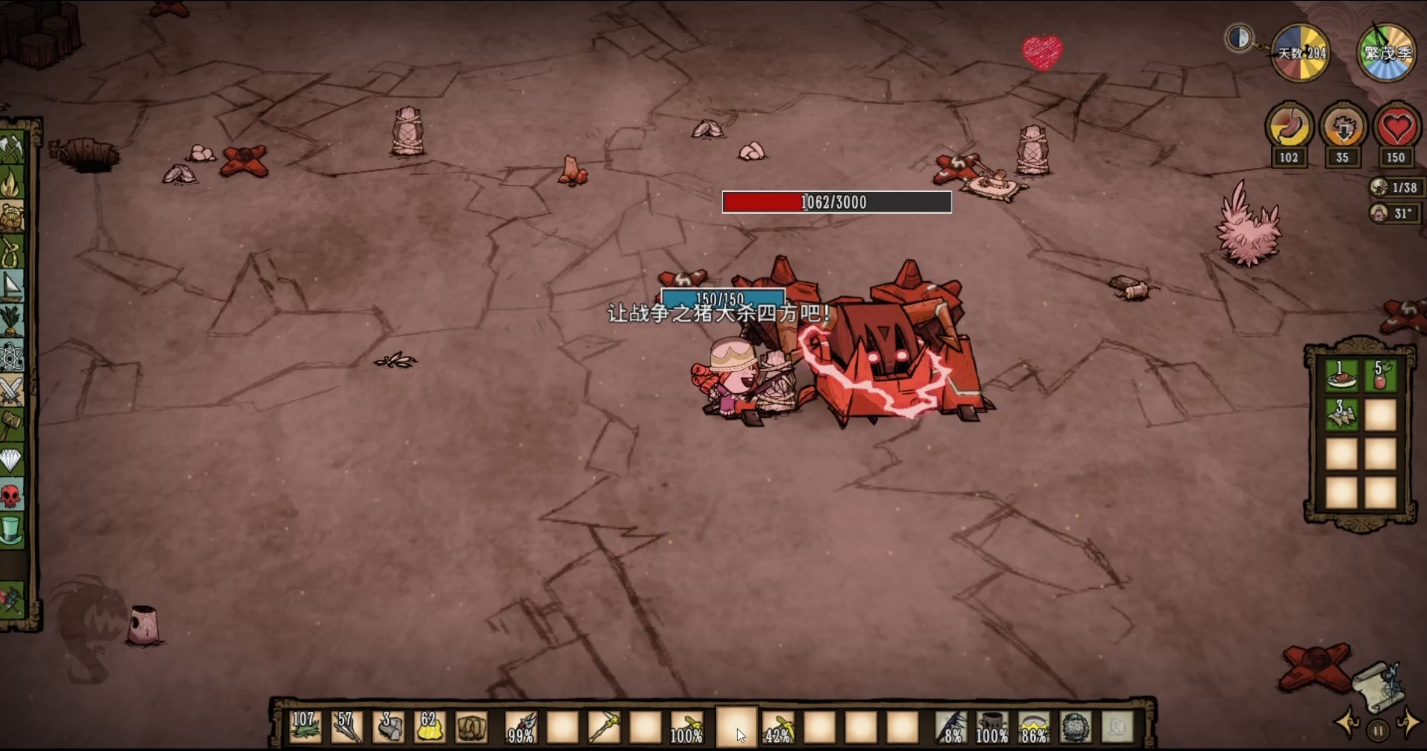Open the Magic red skull crafting tab
The height and width of the screenshot is (751, 1427).
[x=12, y=494]
